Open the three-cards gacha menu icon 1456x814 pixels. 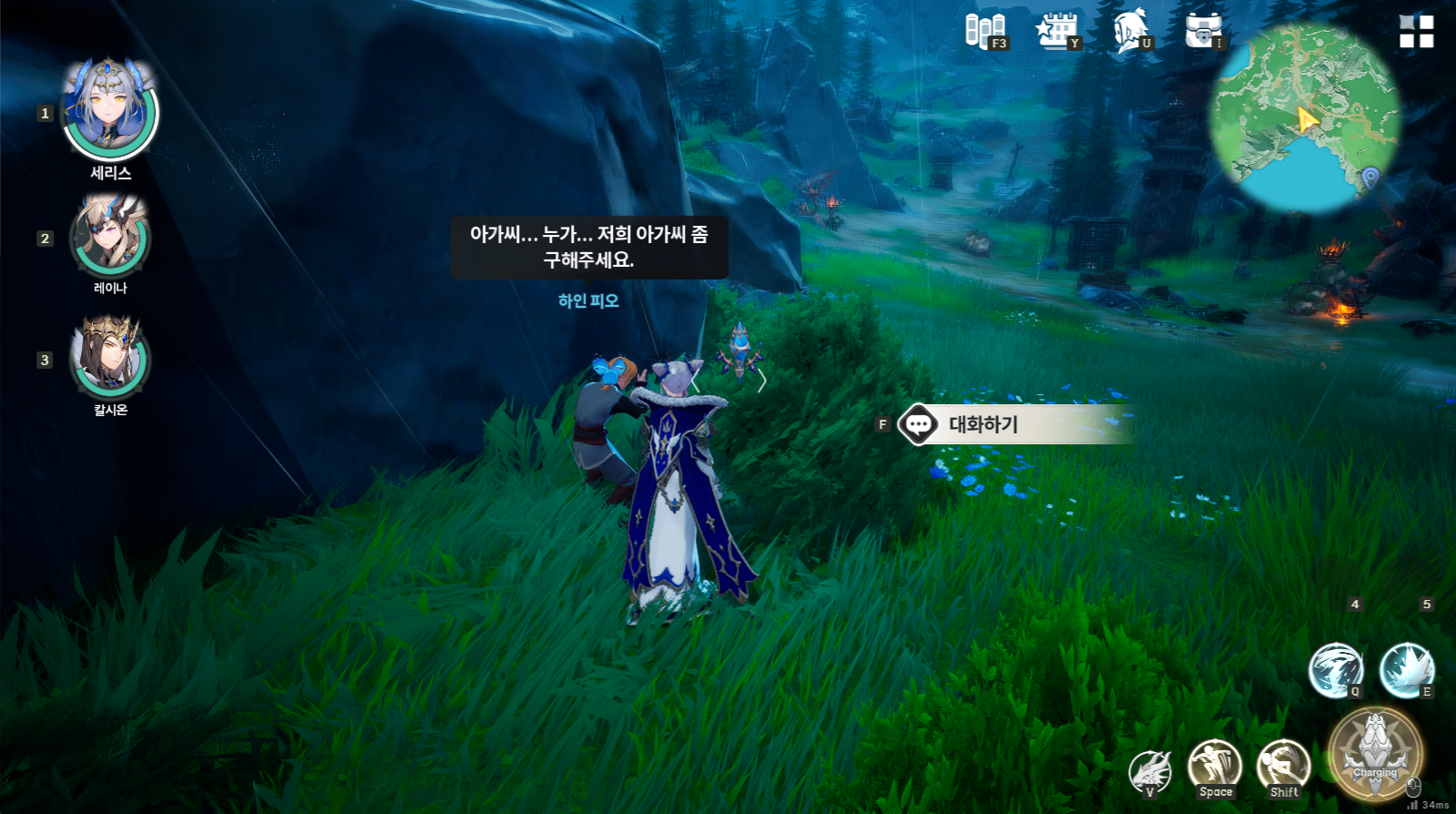(984, 30)
